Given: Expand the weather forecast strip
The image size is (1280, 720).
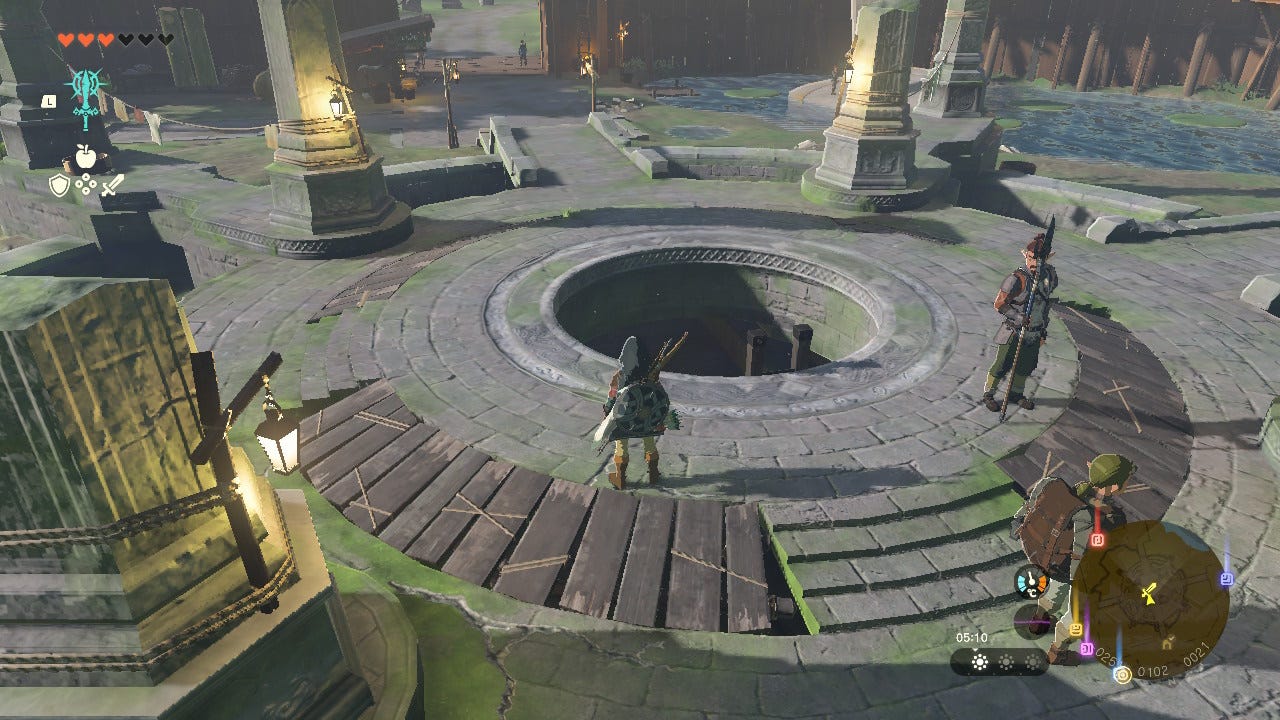Looking at the screenshot, I should coord(998,662).
